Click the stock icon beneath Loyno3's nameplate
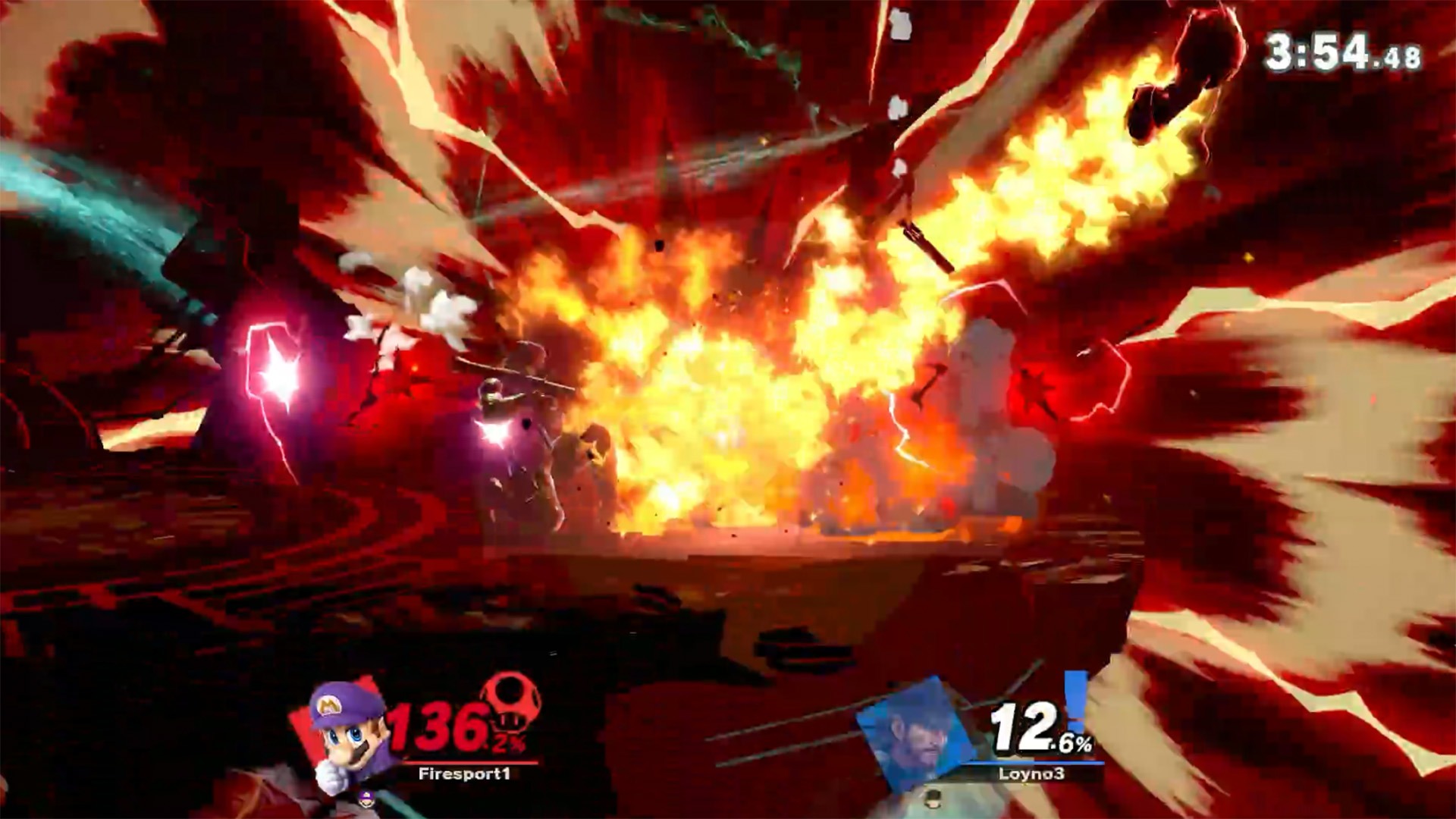This screenshot has height=819, width=1456. point(934,800)
